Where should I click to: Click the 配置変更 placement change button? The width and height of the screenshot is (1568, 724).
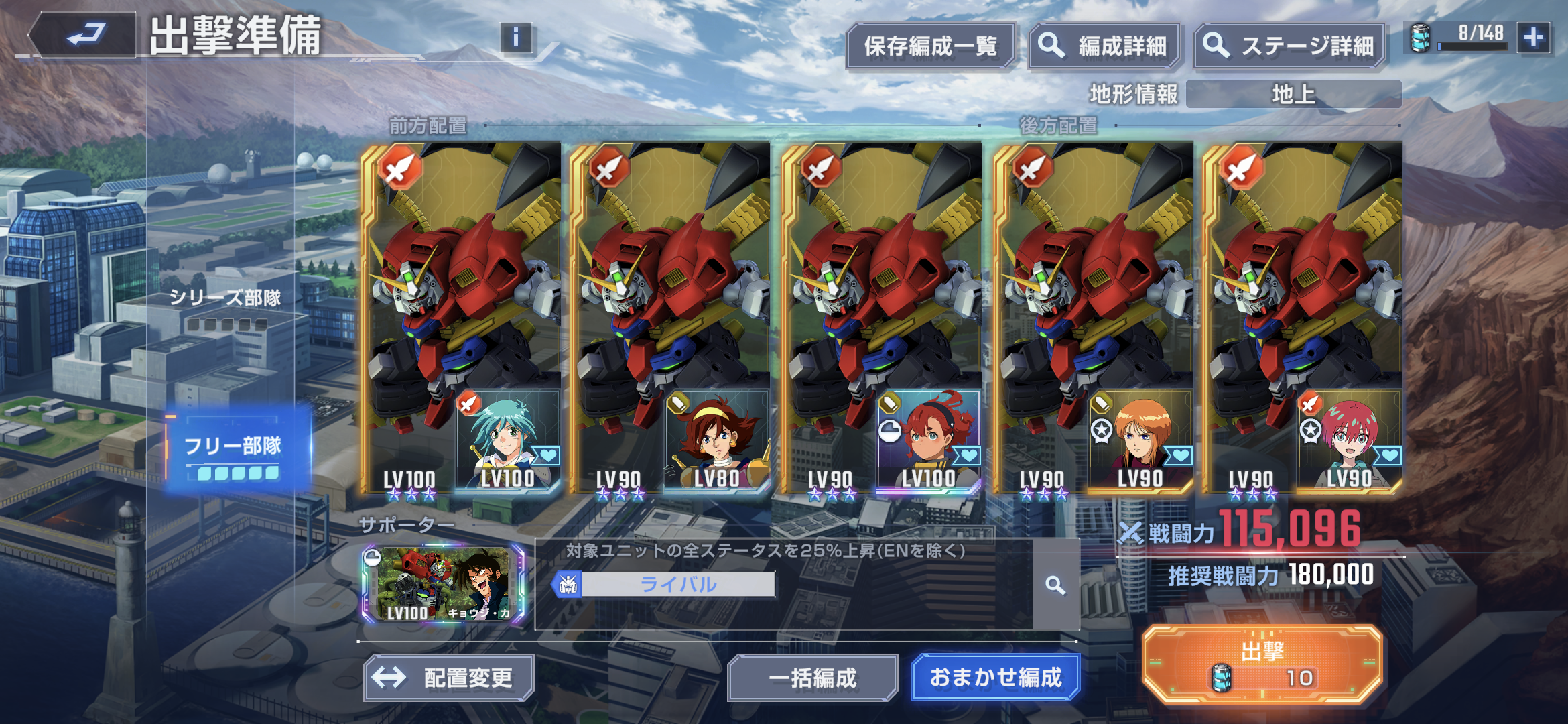pyautogui.click(x=448, y=678)
